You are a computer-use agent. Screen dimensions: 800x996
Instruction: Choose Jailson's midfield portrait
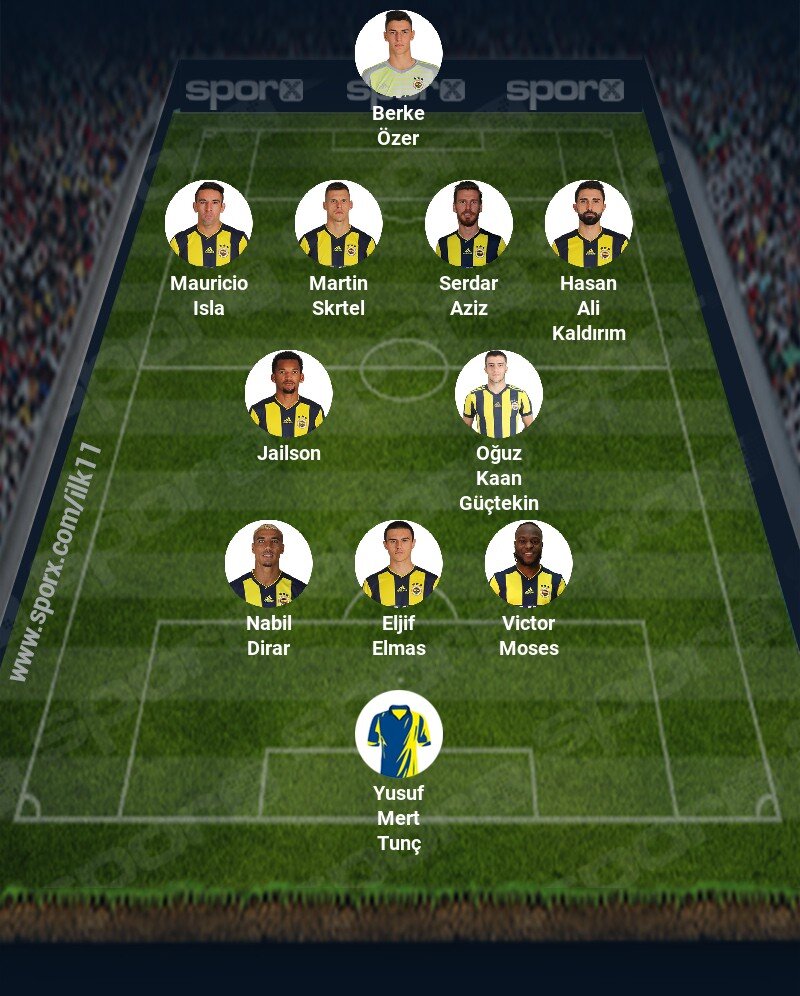288,394
